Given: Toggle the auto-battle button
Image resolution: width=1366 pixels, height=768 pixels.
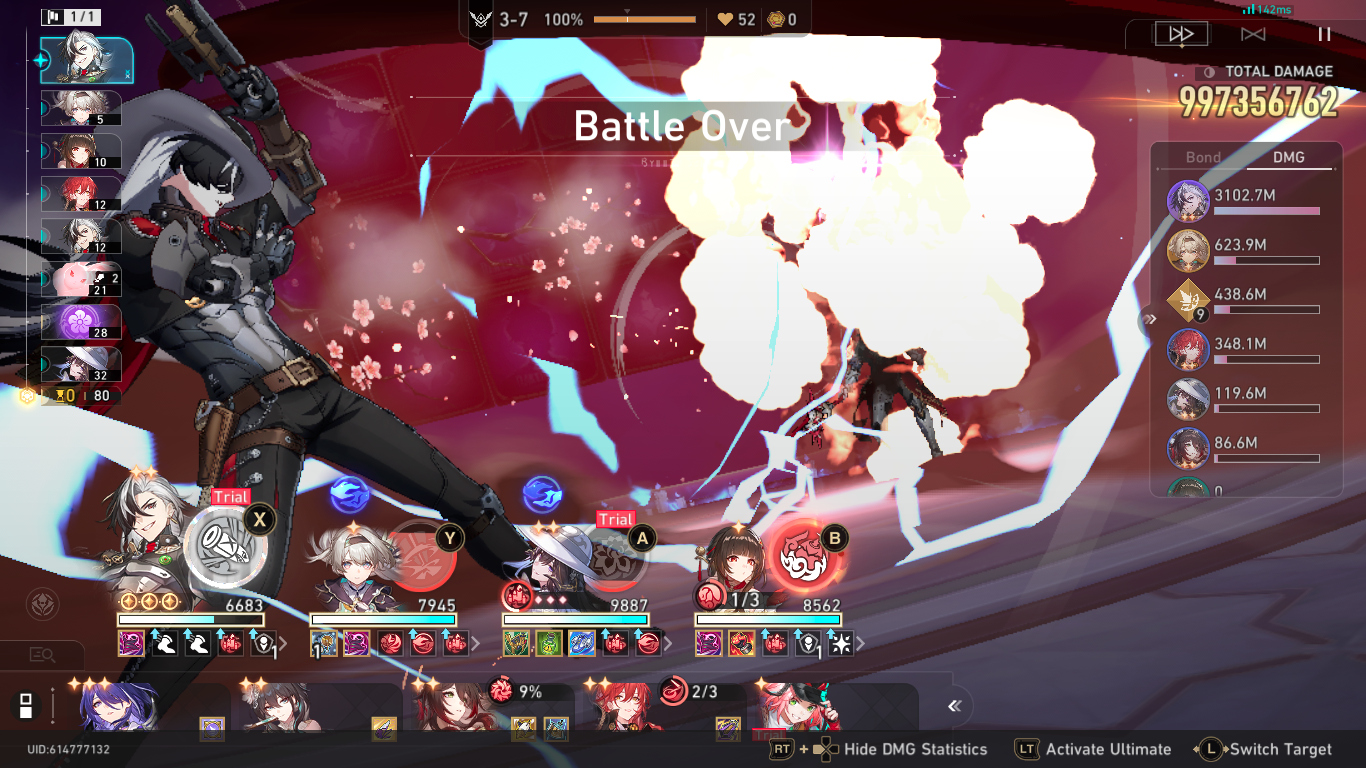Looking at the screenshot, I should coord(1253,34).
